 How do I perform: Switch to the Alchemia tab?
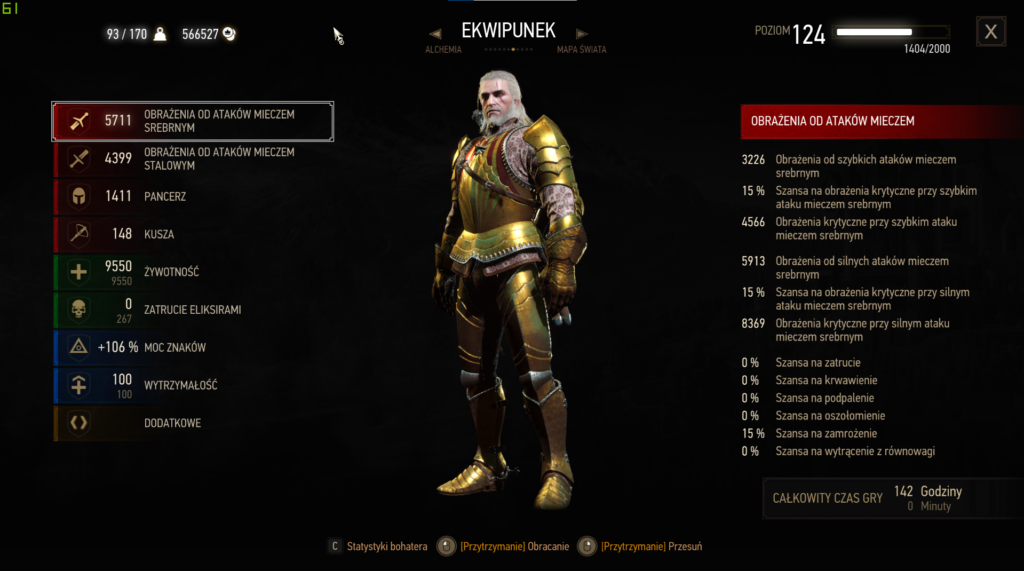click(443, 49)
